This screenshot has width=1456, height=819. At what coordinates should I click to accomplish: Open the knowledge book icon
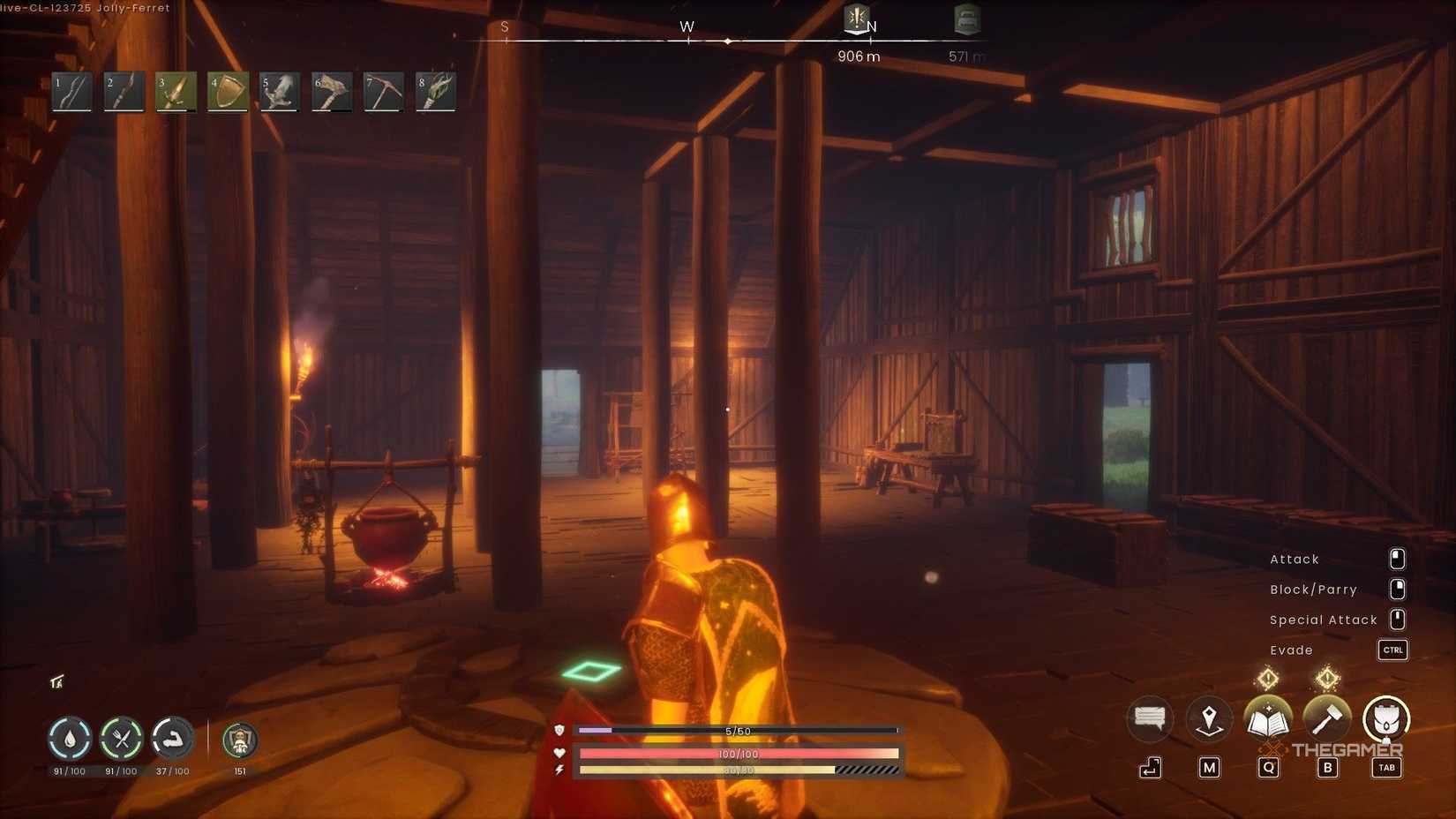(x=1268, y=719)
